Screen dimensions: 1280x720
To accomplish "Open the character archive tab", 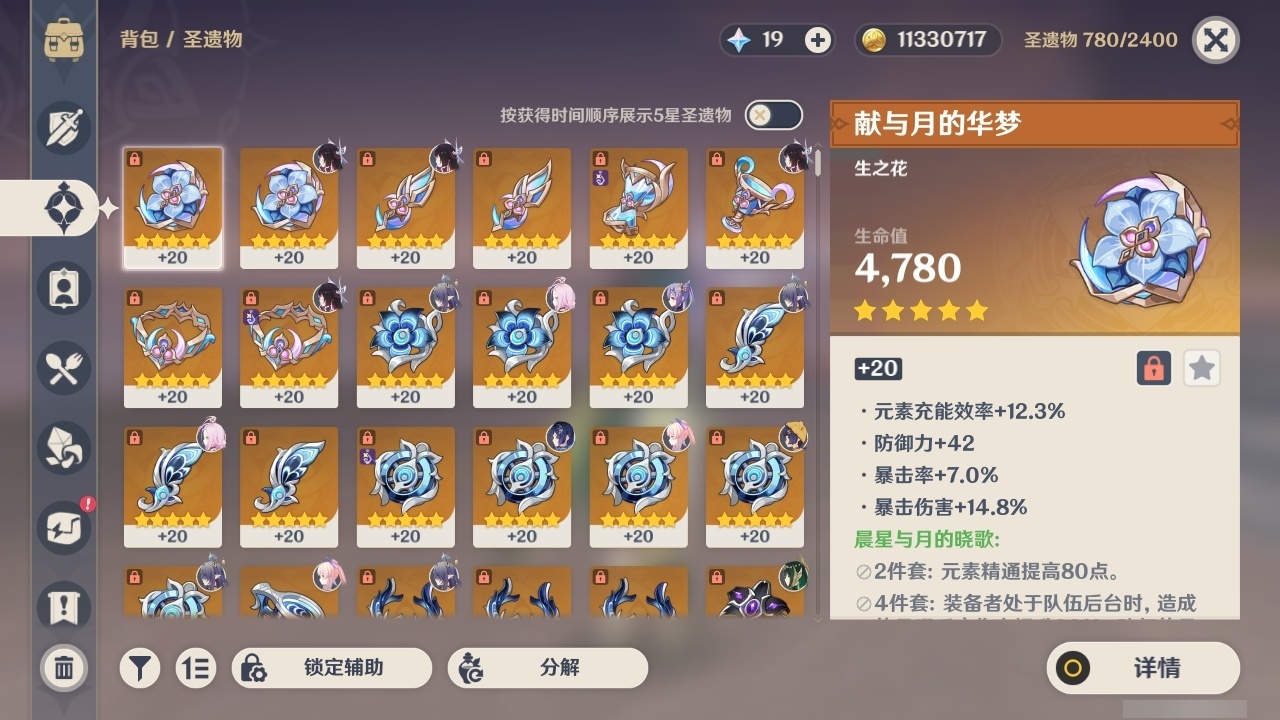I will pyautogui.click(x=63, y=287).
